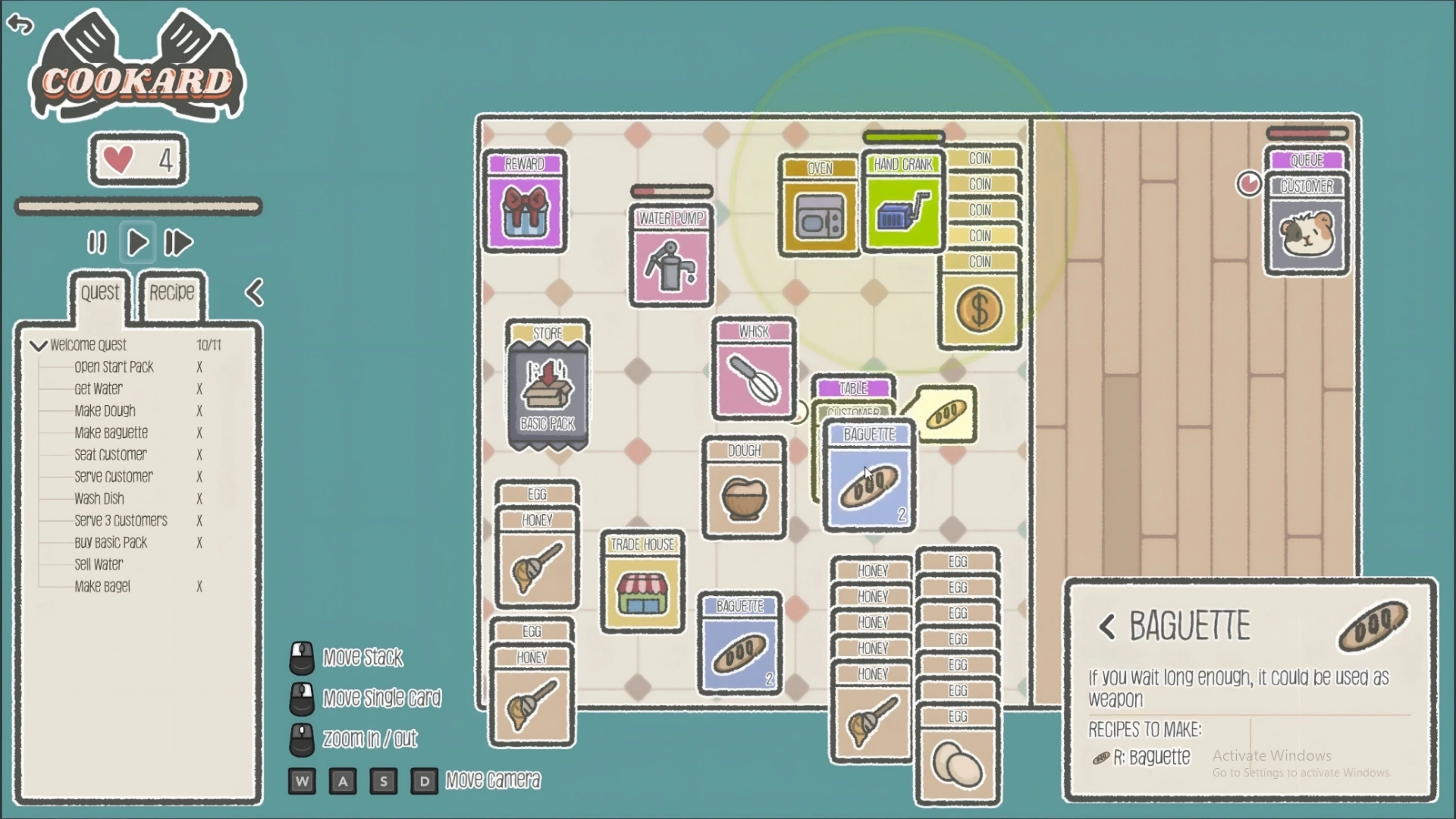Screen dimensions: 1456x819
Task: Select the Oven card
Action: tap(819, 210)
